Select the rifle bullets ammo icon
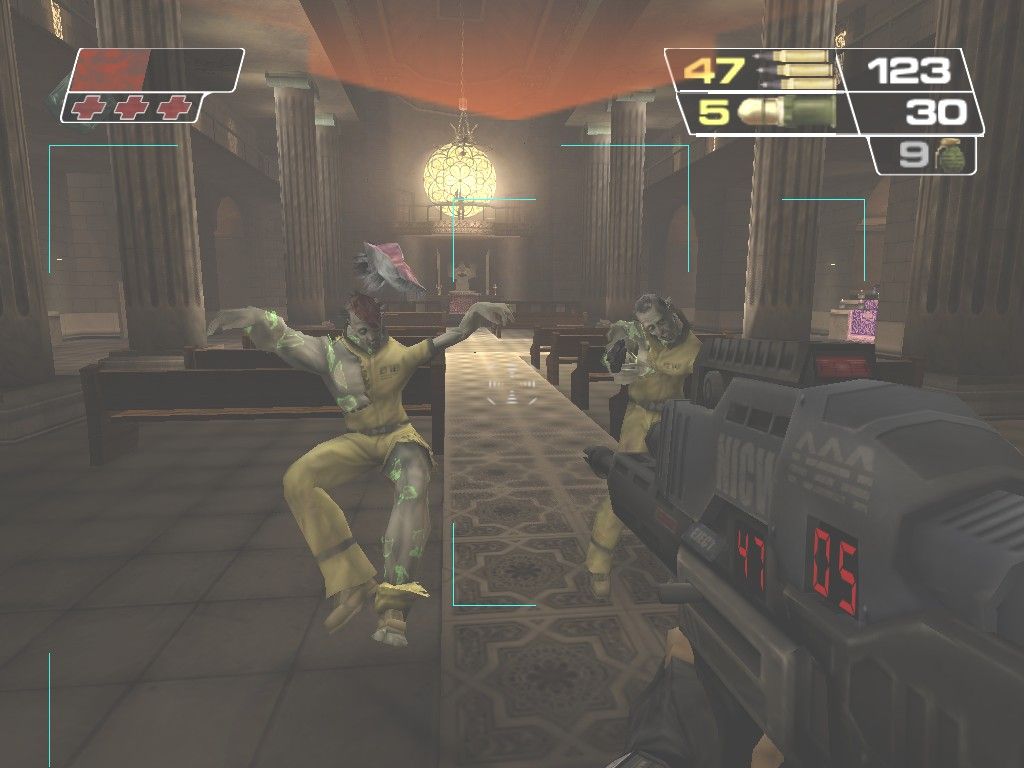This screenshot has width=1024, height=768. pos(797,70)
